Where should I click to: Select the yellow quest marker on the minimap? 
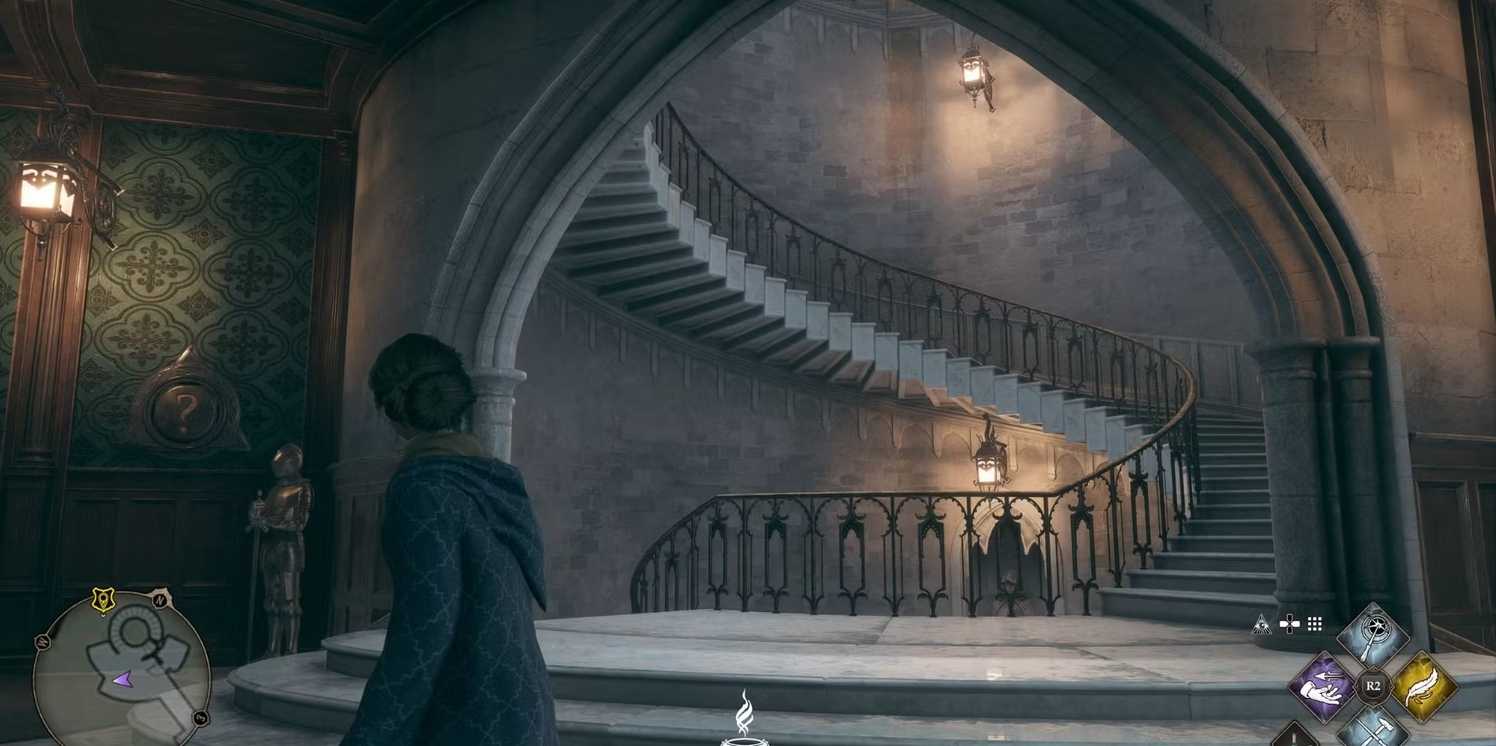102,599
